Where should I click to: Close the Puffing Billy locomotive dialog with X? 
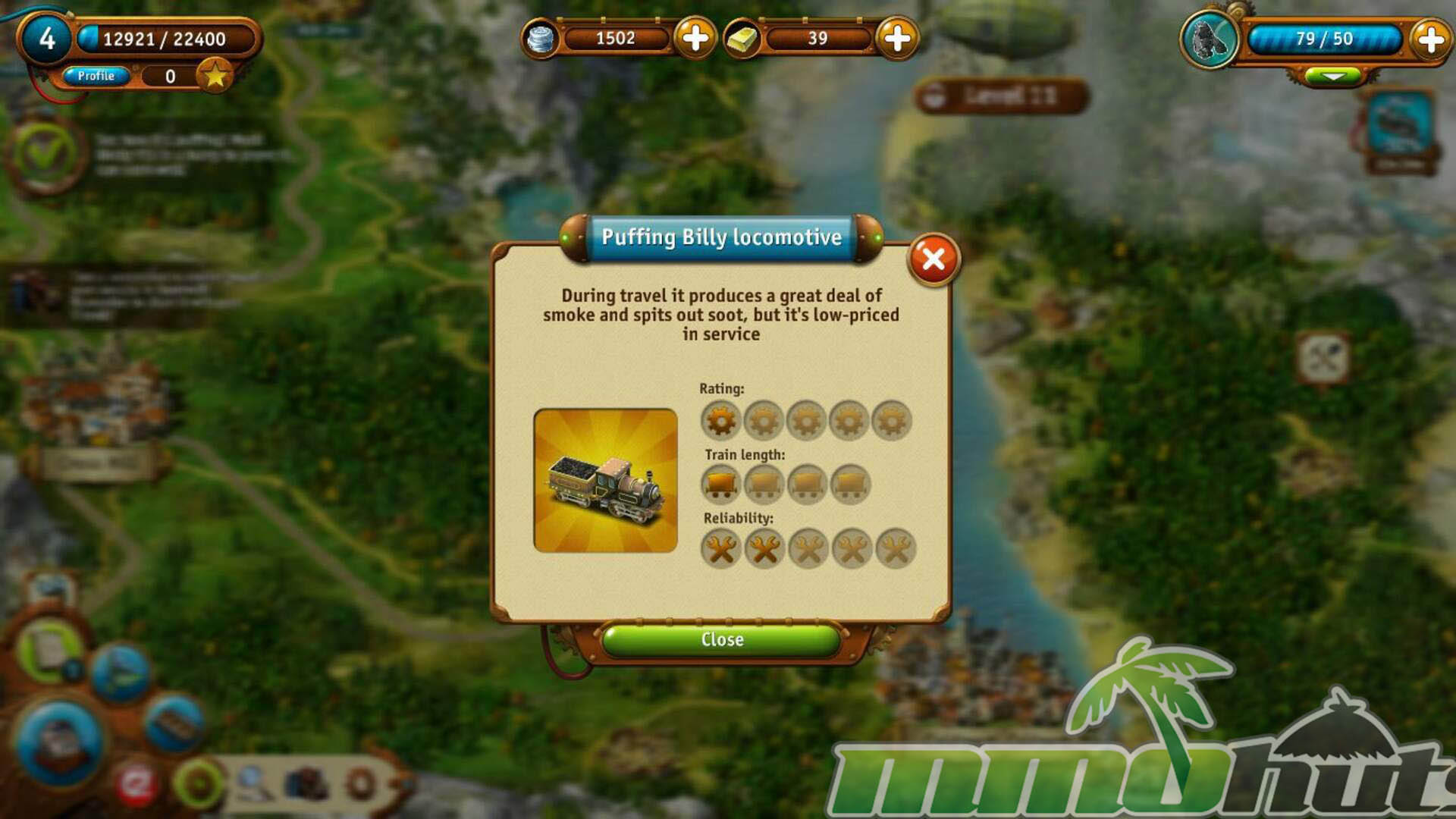[934, 259]
